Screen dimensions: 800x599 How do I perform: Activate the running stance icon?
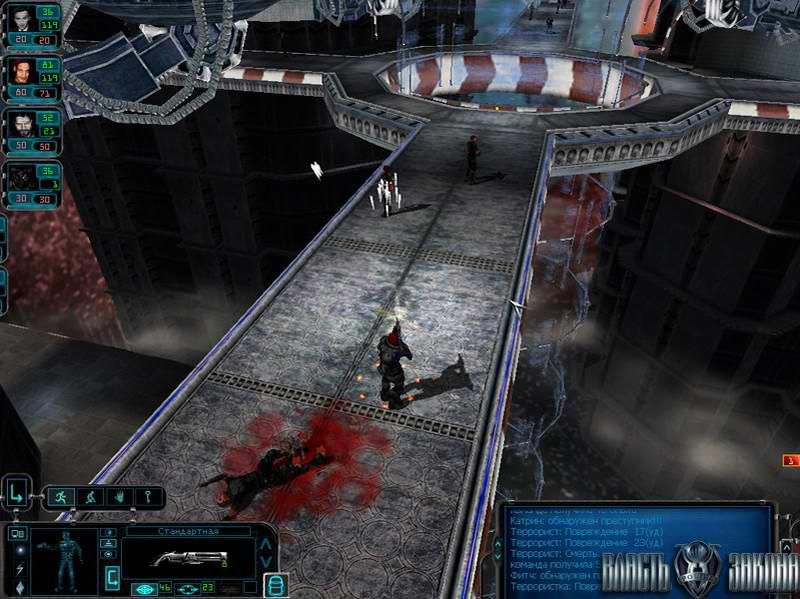[62, 496]
